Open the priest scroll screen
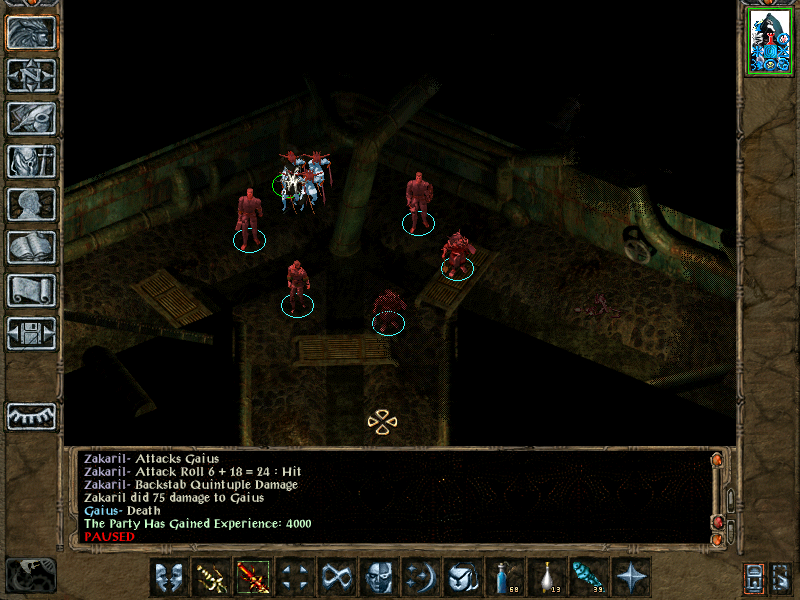Screen dimensions: 800x600 point(31,290)
